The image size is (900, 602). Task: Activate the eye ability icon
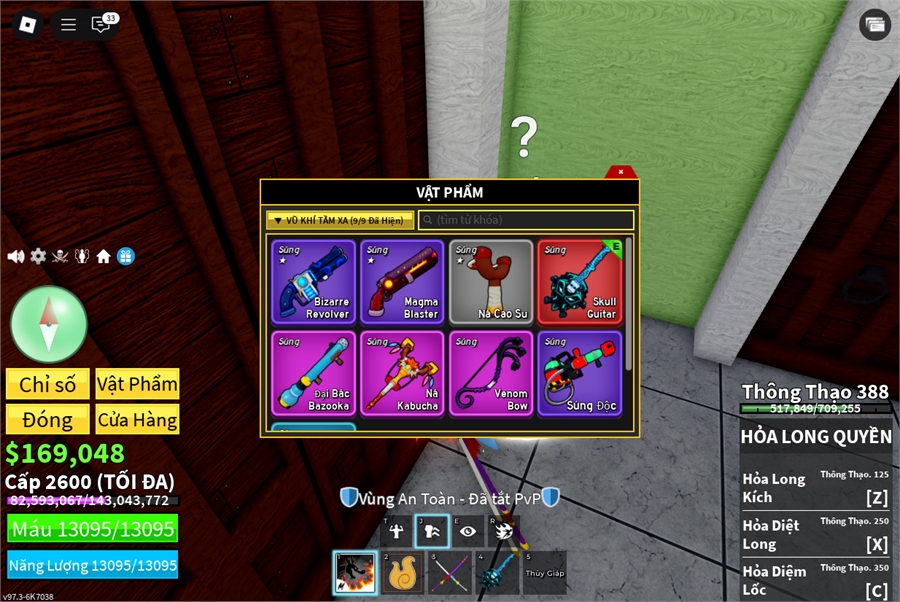(x=467, y=531)
